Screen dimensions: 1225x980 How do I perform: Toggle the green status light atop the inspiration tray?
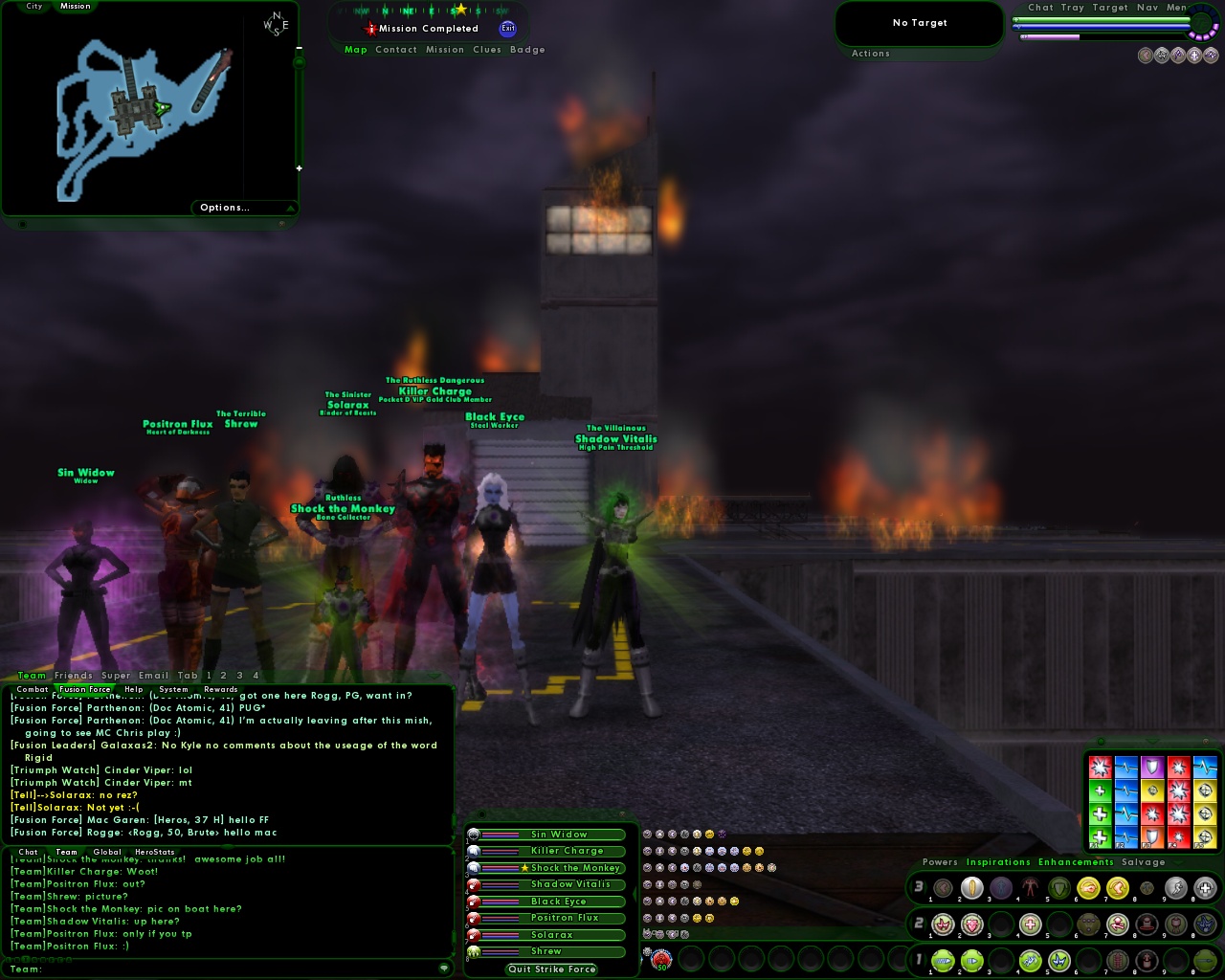pos(1101,741)
